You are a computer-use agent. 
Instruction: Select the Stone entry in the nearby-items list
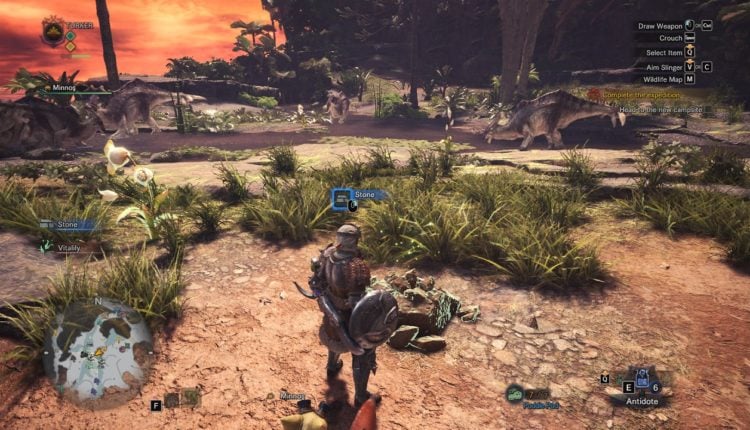click(x=67, y=225)
